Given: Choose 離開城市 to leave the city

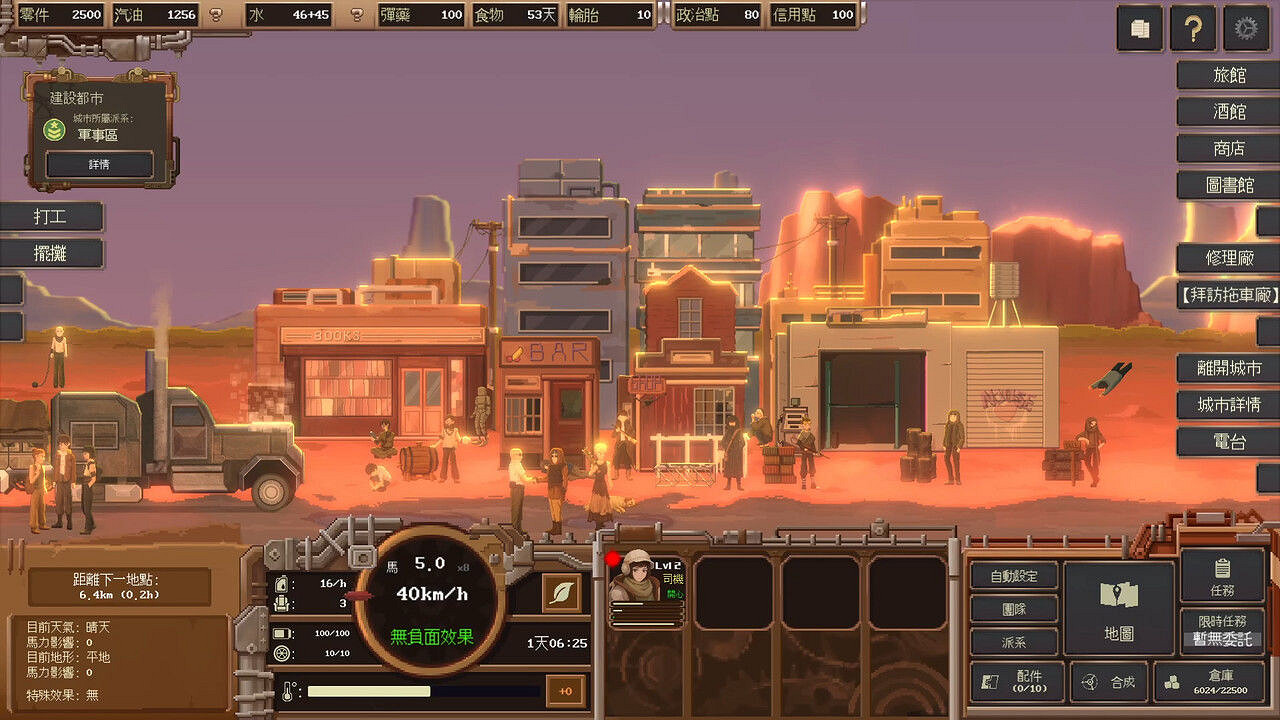Looking at the screenshot, I should pyautogui.click(x=1228, y=368).
